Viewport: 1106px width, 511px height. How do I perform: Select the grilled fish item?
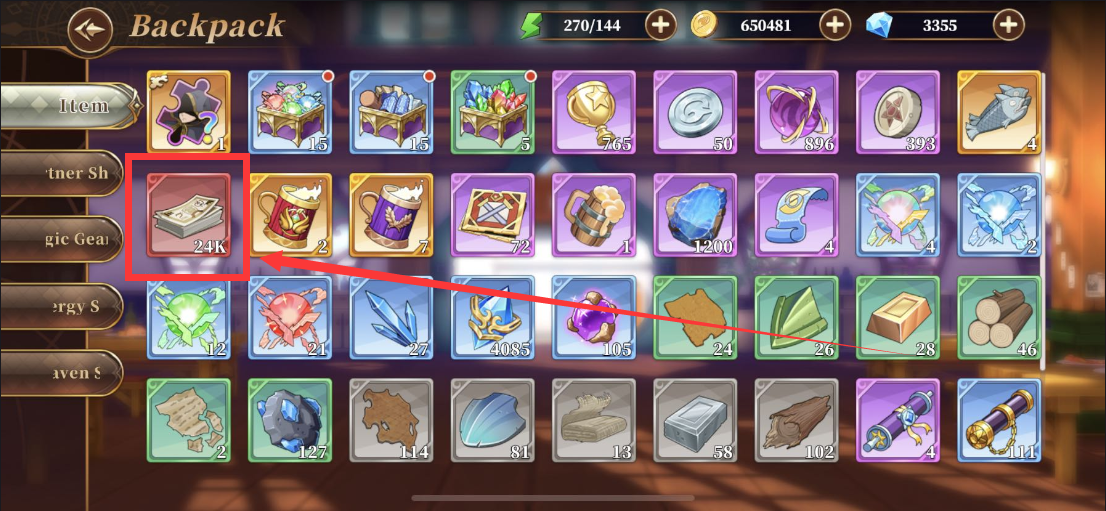click(999, 112)
